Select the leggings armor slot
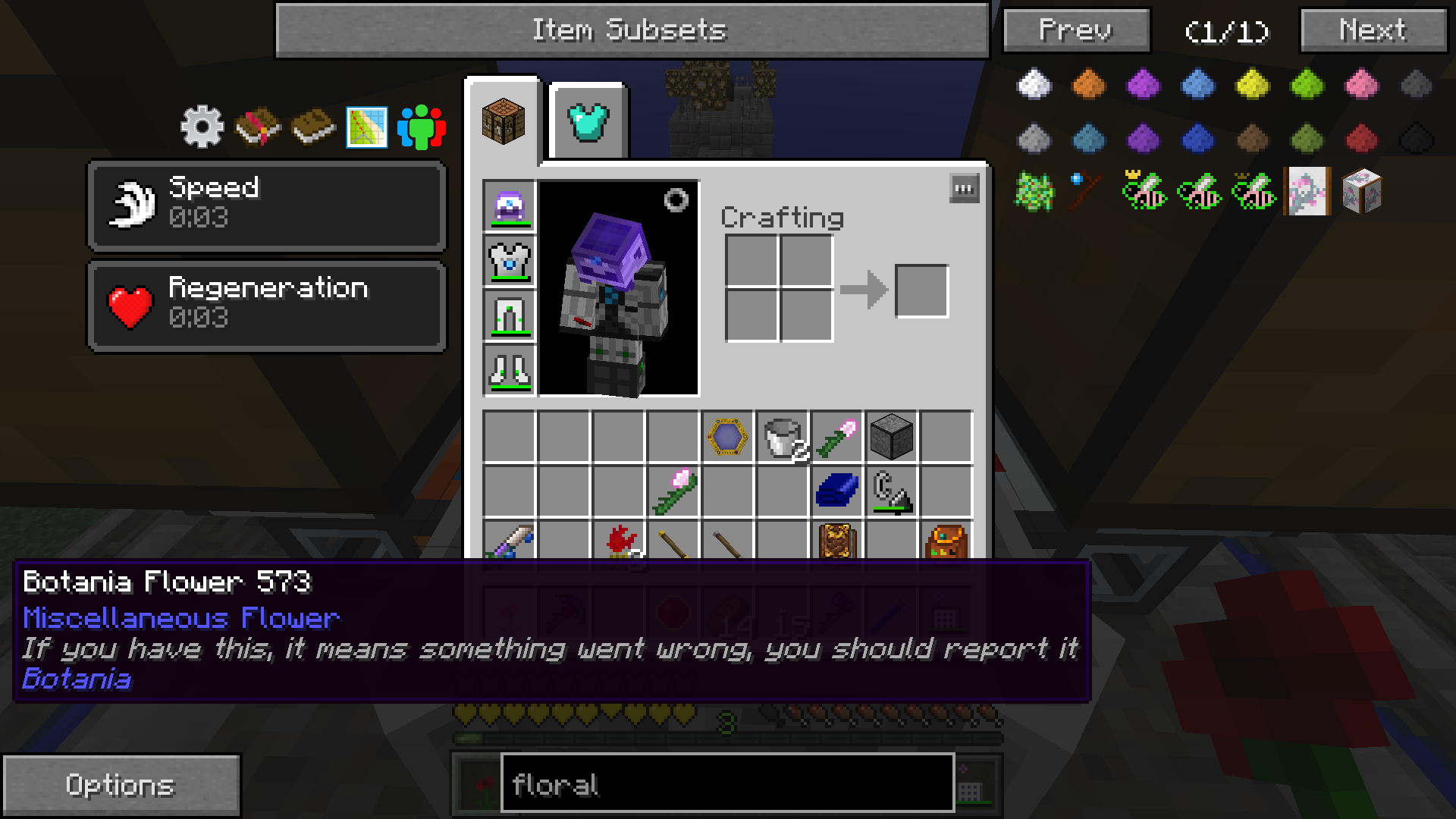1456x819 pixels. tap(510, 315)
